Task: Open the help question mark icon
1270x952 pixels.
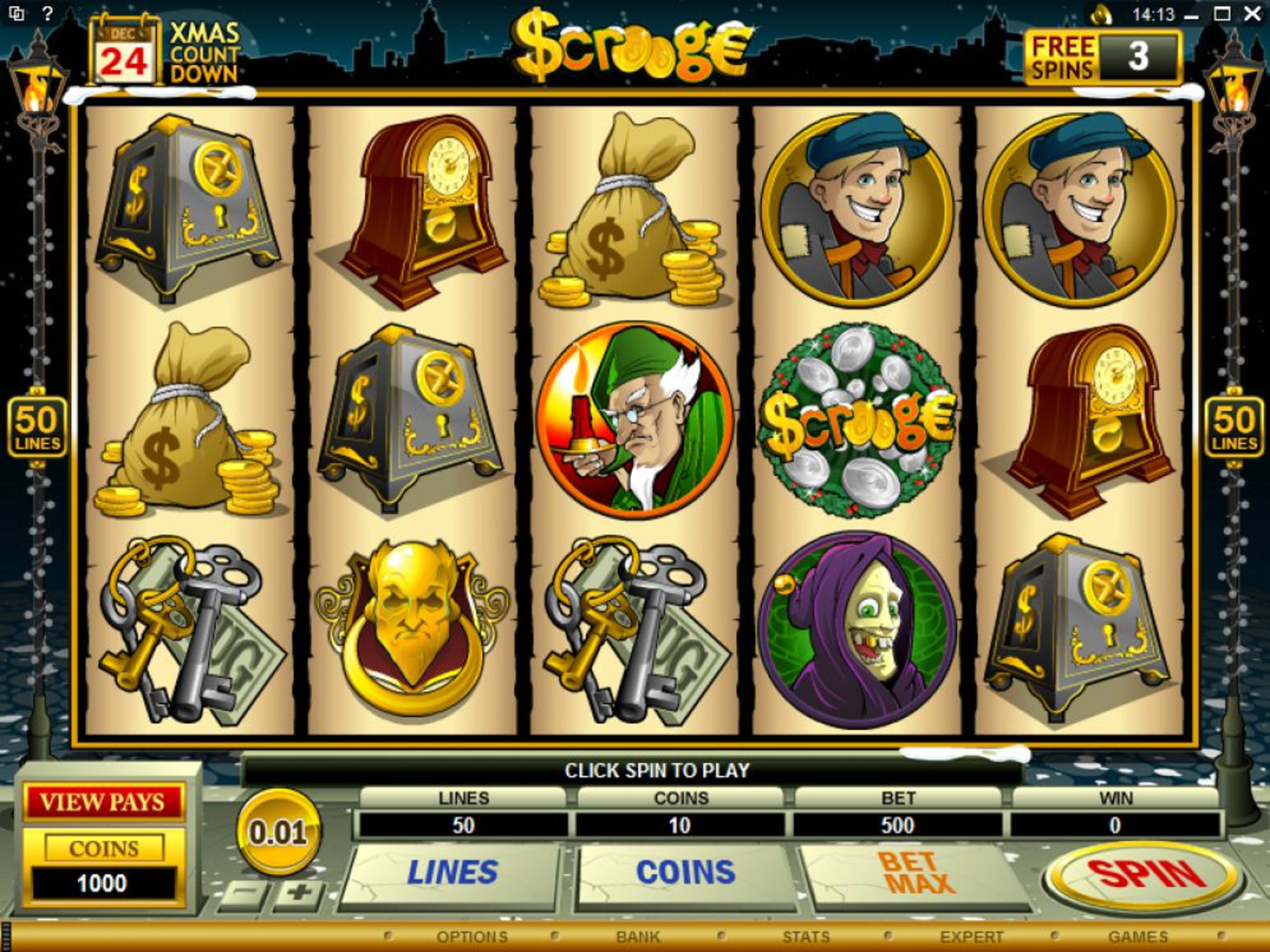Action: (x=47, y=13)
